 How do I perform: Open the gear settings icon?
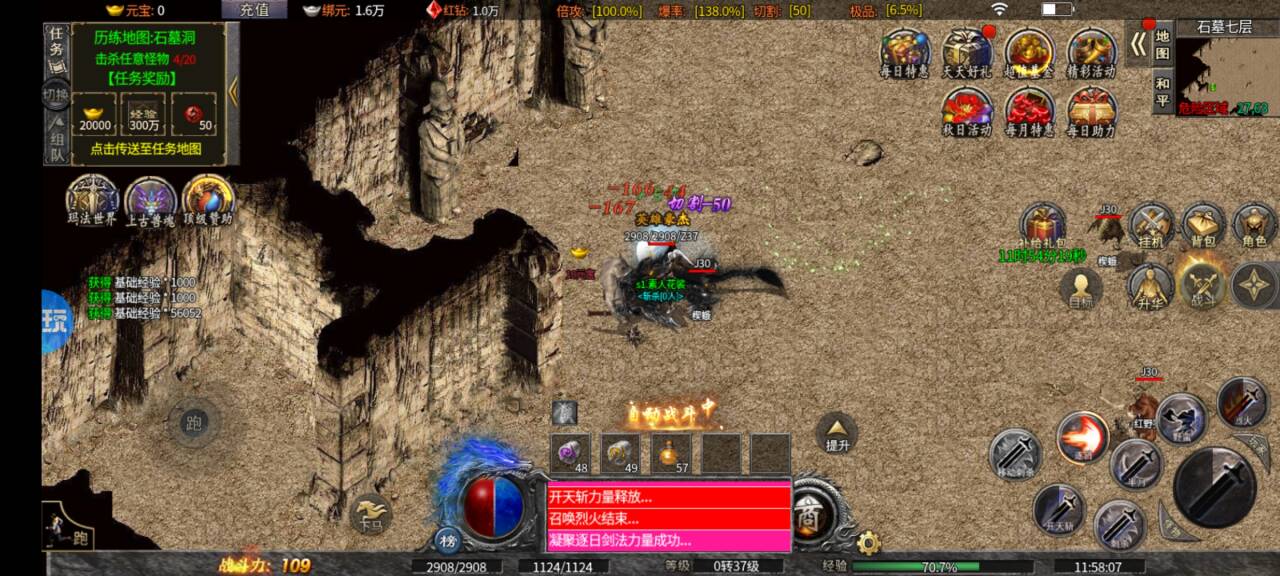click(869, 543)
